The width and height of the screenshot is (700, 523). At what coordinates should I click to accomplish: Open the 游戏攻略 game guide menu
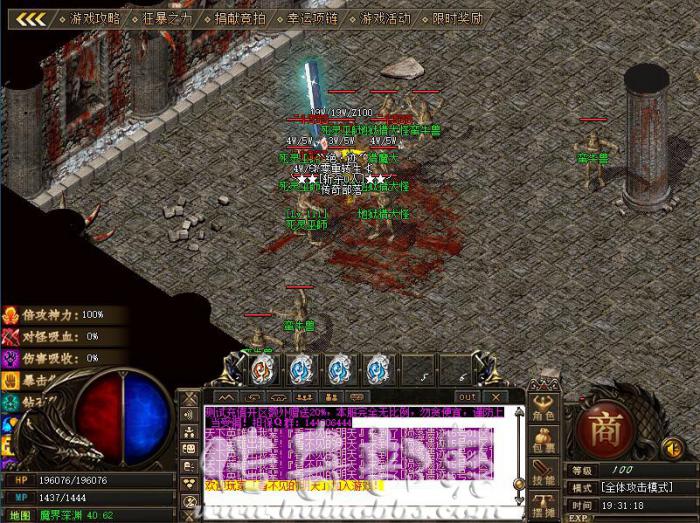pos(95,19)
